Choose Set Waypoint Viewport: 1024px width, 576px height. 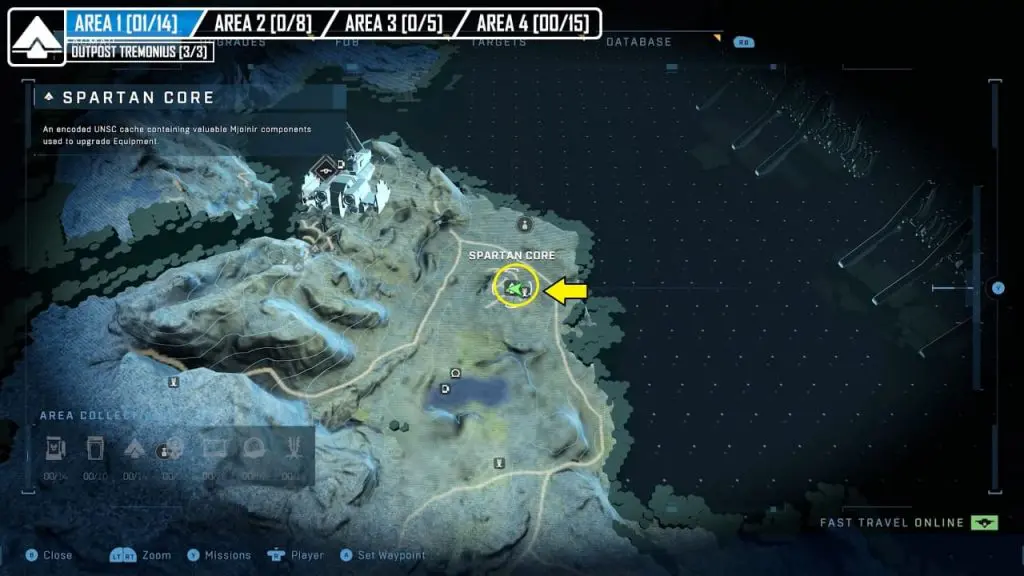(x=392, y=555)
